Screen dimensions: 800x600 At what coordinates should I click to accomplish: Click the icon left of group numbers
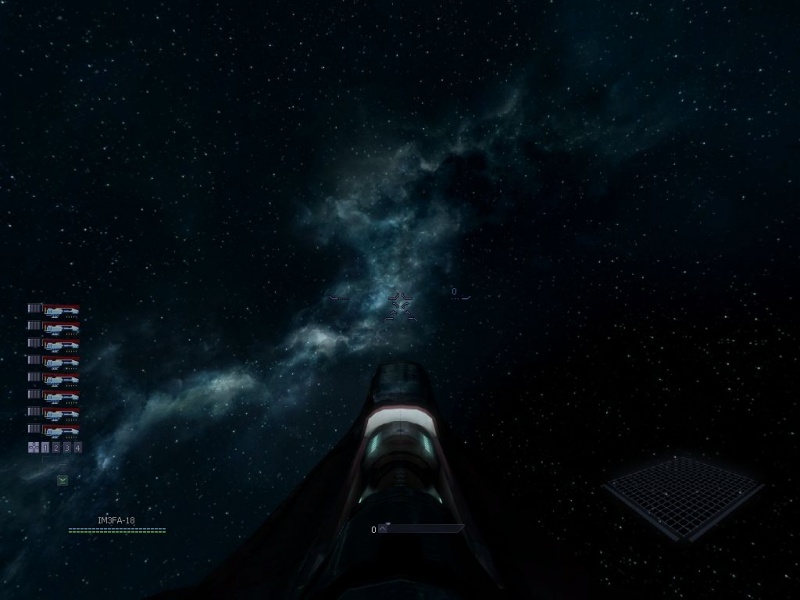coord(33,447)
